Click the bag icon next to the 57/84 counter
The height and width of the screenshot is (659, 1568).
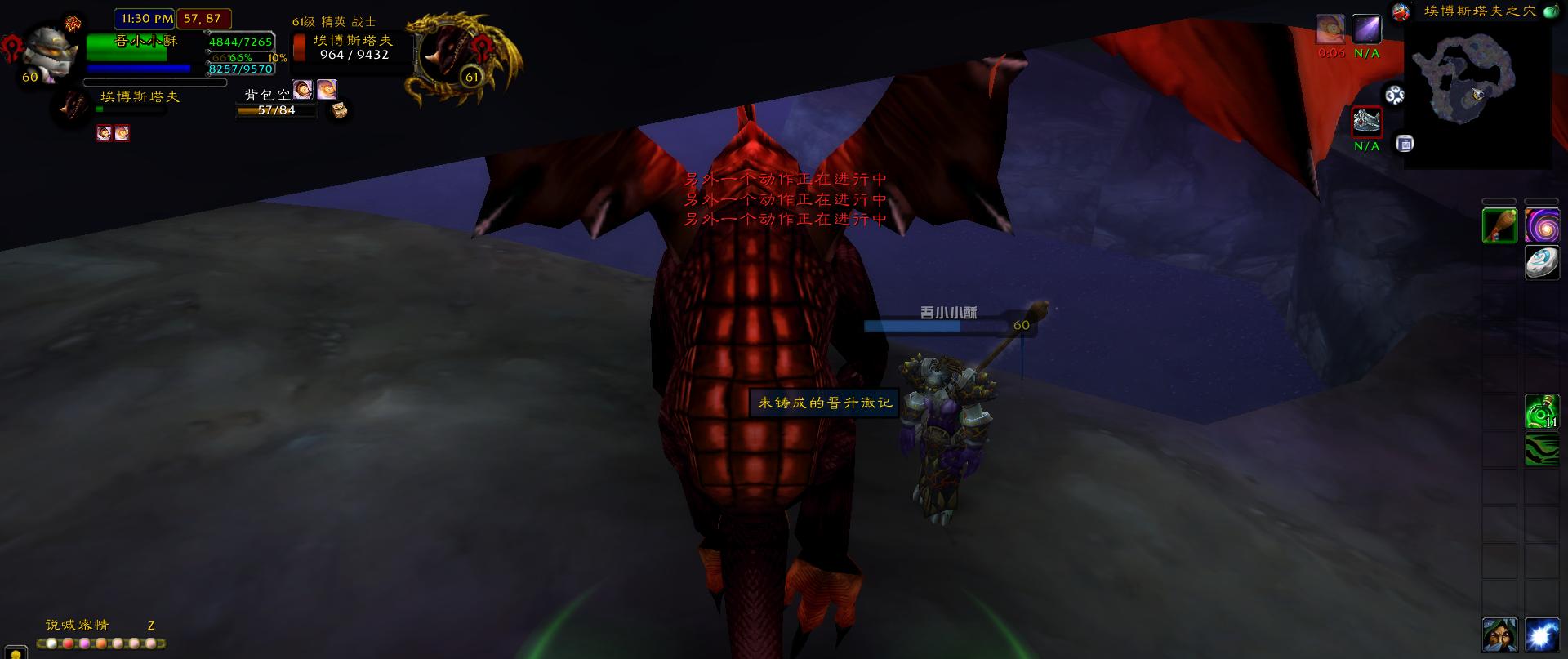pos(339,110)
